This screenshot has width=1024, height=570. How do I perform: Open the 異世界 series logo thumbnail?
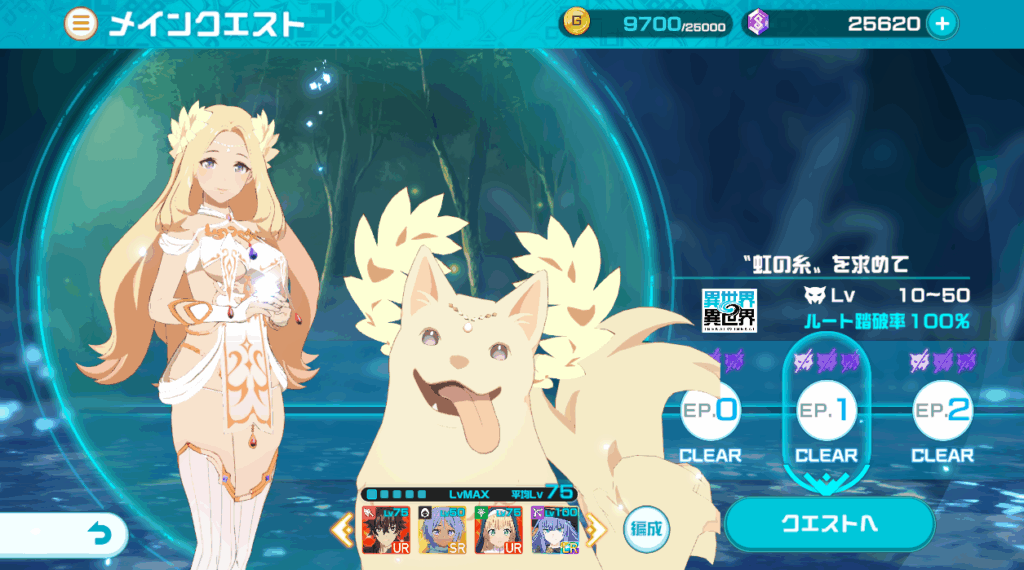click(730, 310)
